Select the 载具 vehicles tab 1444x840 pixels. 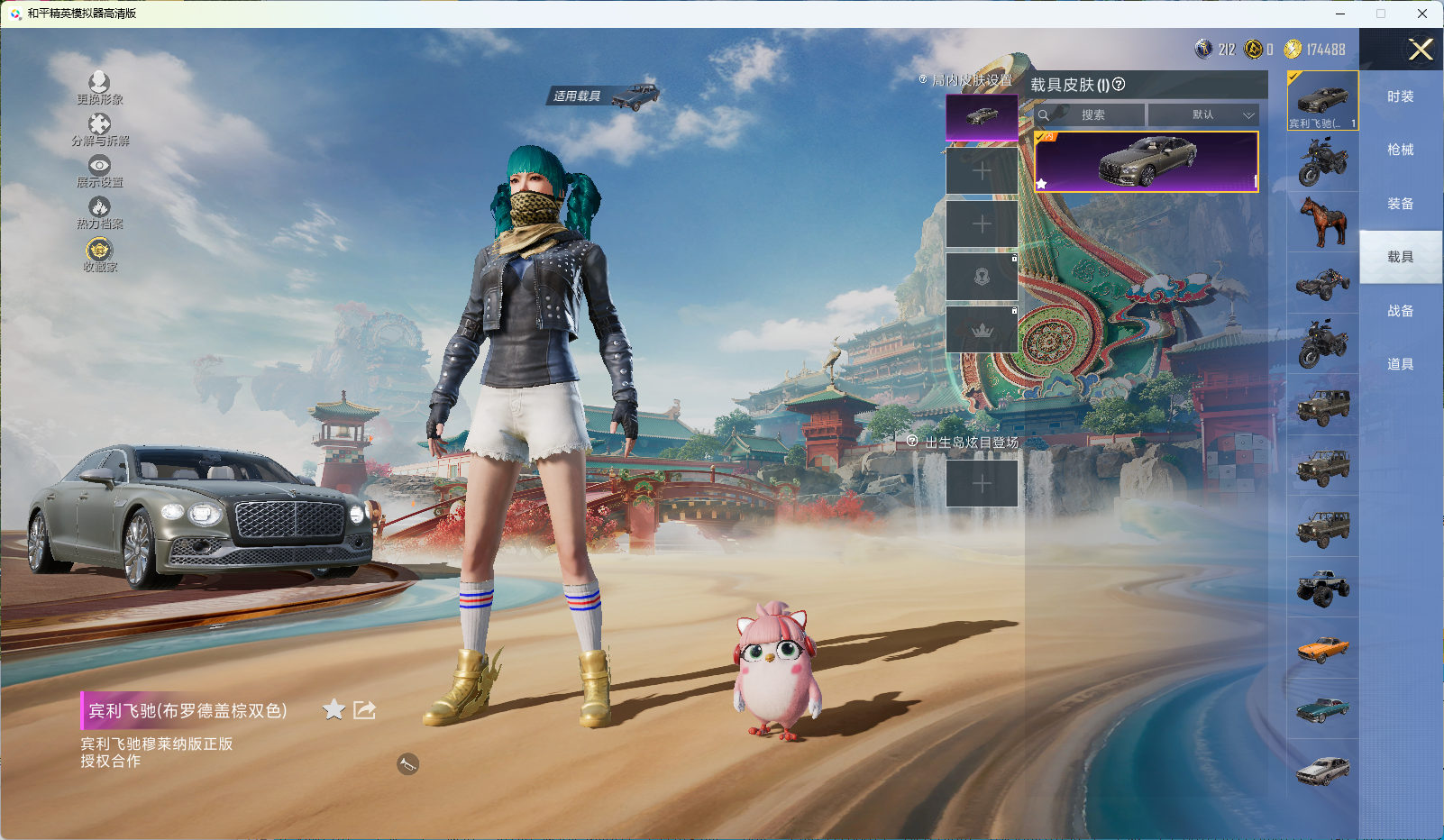coord(1400,257)
